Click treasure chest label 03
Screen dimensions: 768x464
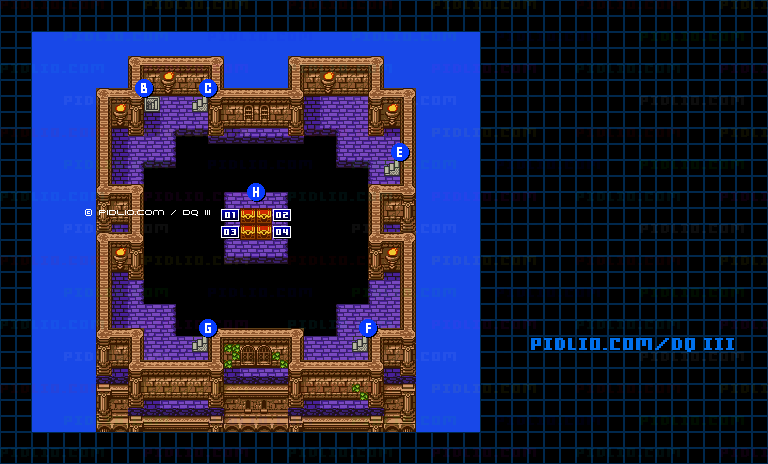click(x=230, y=232)
